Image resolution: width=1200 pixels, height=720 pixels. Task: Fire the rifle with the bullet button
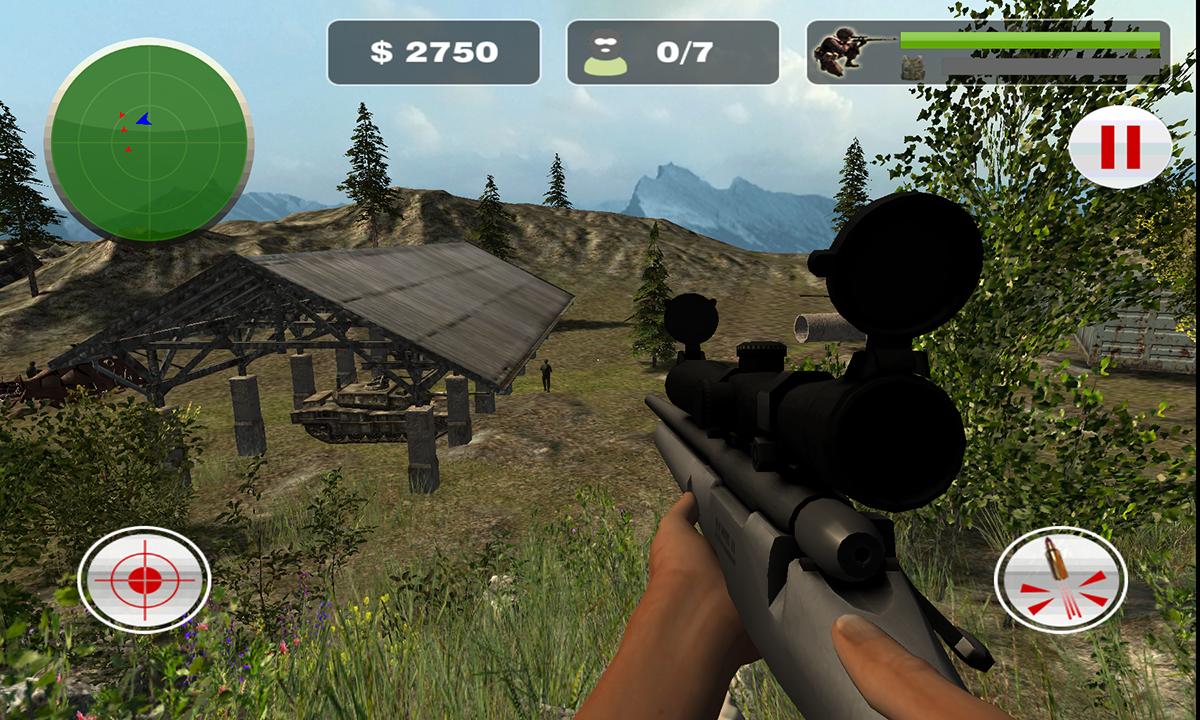pyautogui.click(x=1060, y=578)
